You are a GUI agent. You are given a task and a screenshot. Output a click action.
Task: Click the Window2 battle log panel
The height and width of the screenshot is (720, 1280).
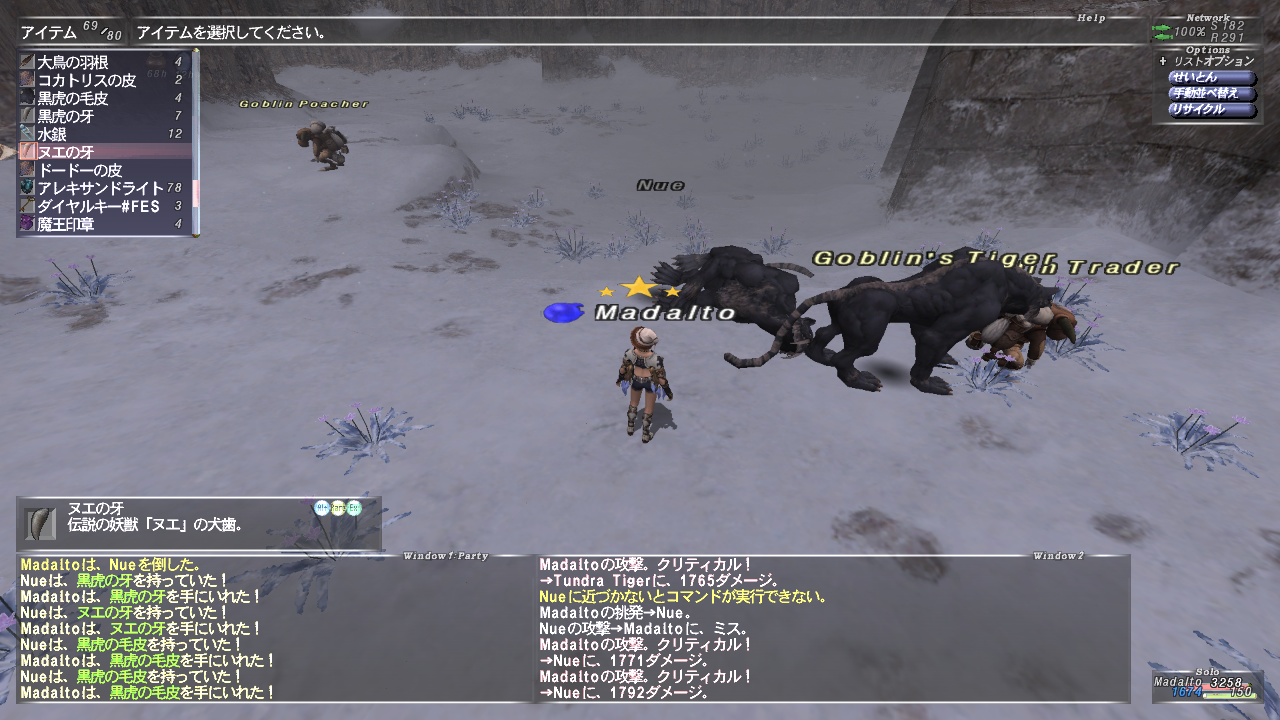(x=830, y=628)
